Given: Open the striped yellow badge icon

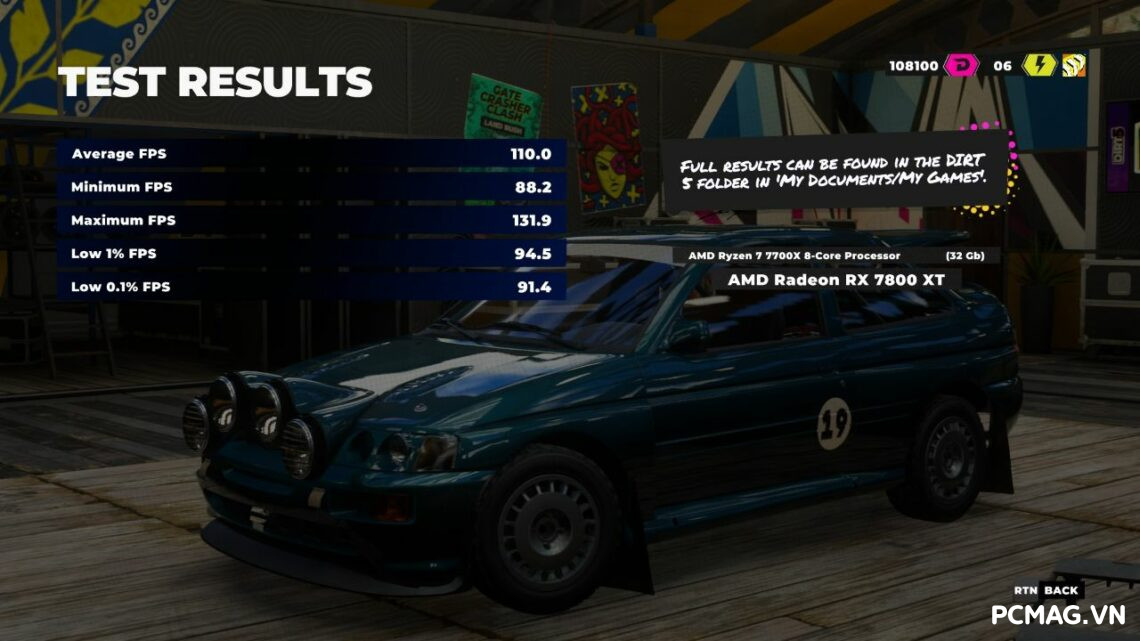Looking at the screenshot, I should (x=1074, y=66).
